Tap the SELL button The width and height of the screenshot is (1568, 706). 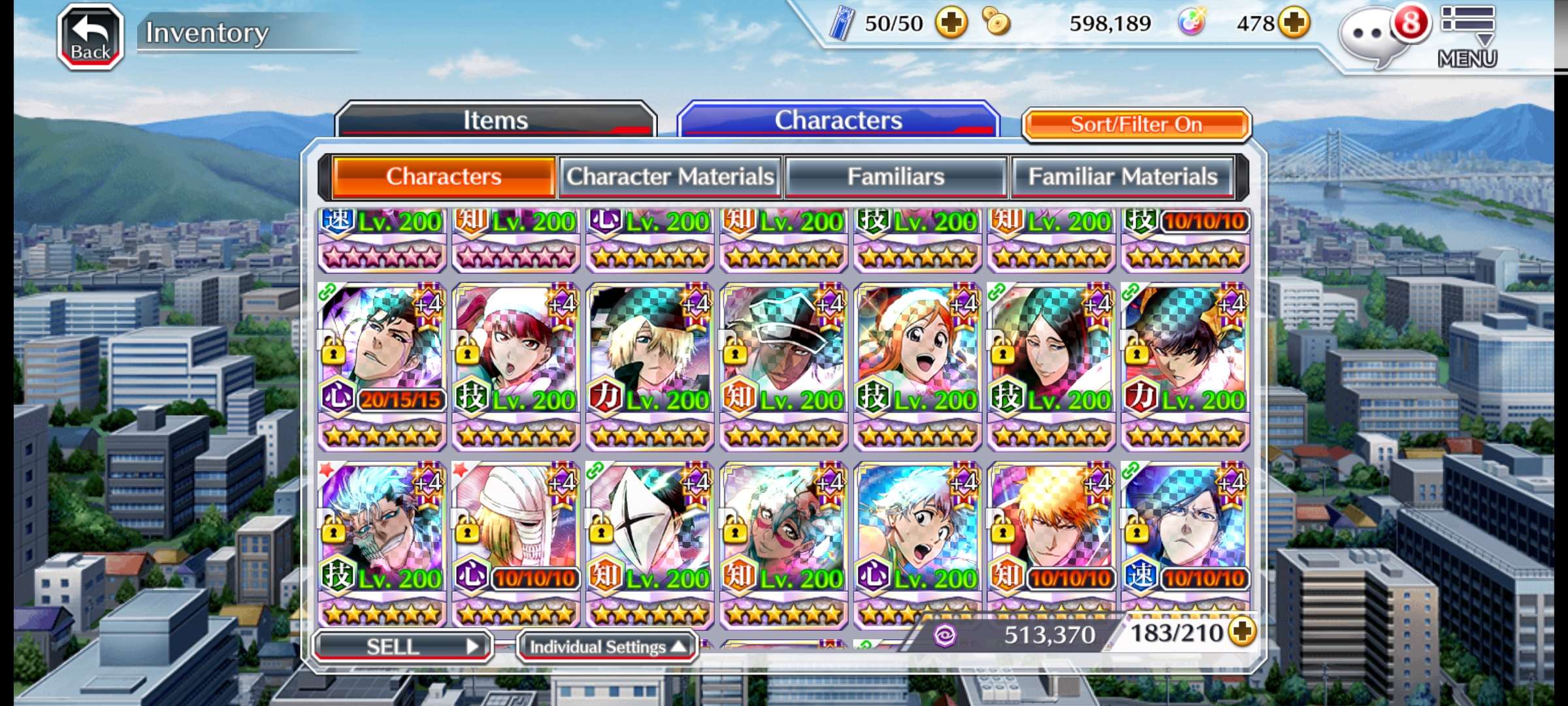[402, 647]
